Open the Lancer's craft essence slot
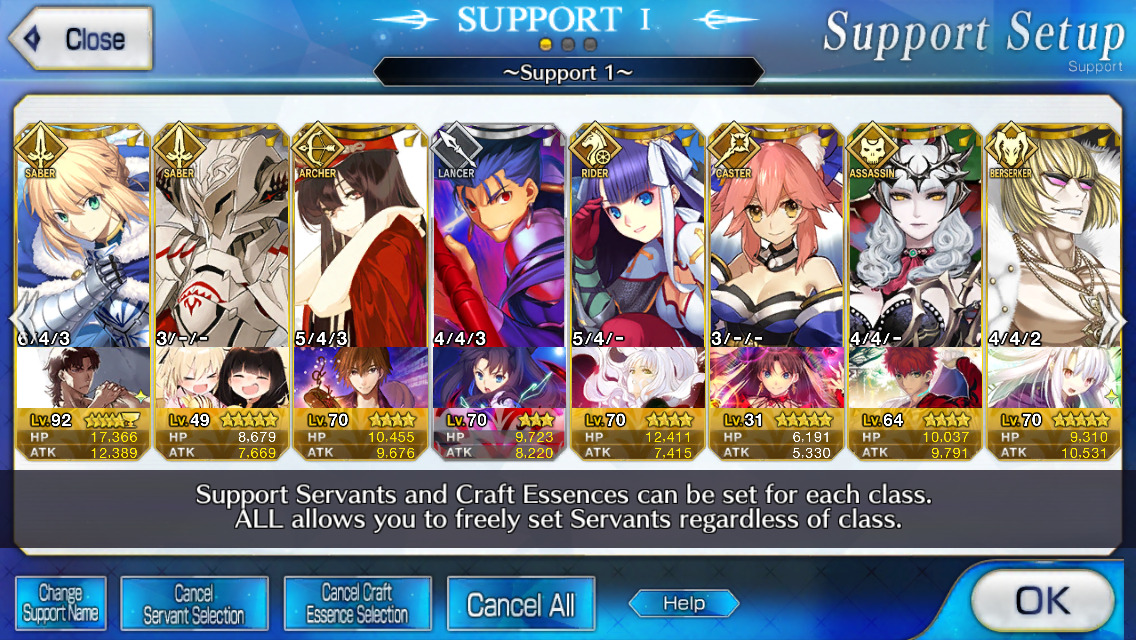The width and height of the screenshot is (1136, 640). point(498,378)
